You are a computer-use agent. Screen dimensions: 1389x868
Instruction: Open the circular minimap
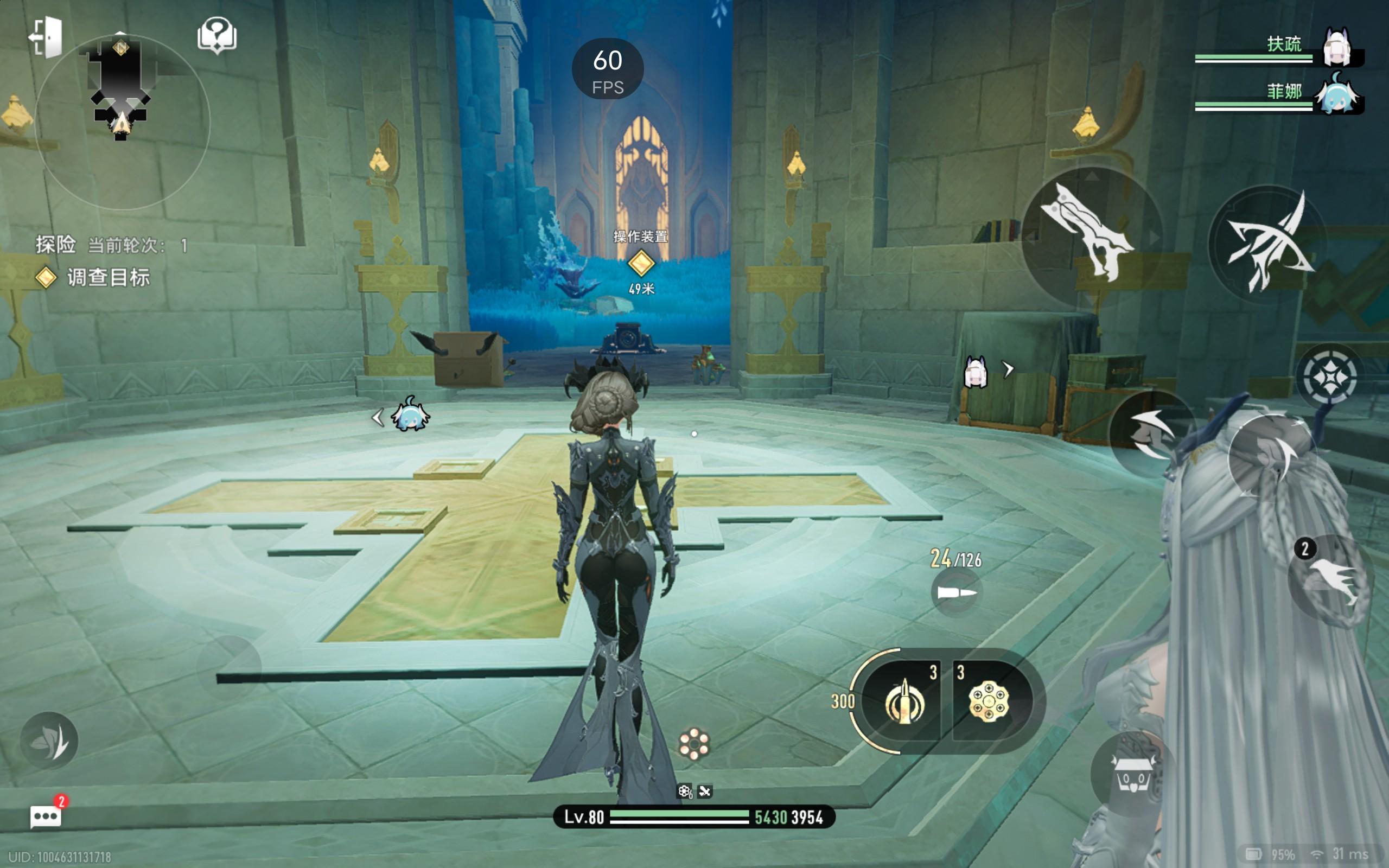(122, 122)
